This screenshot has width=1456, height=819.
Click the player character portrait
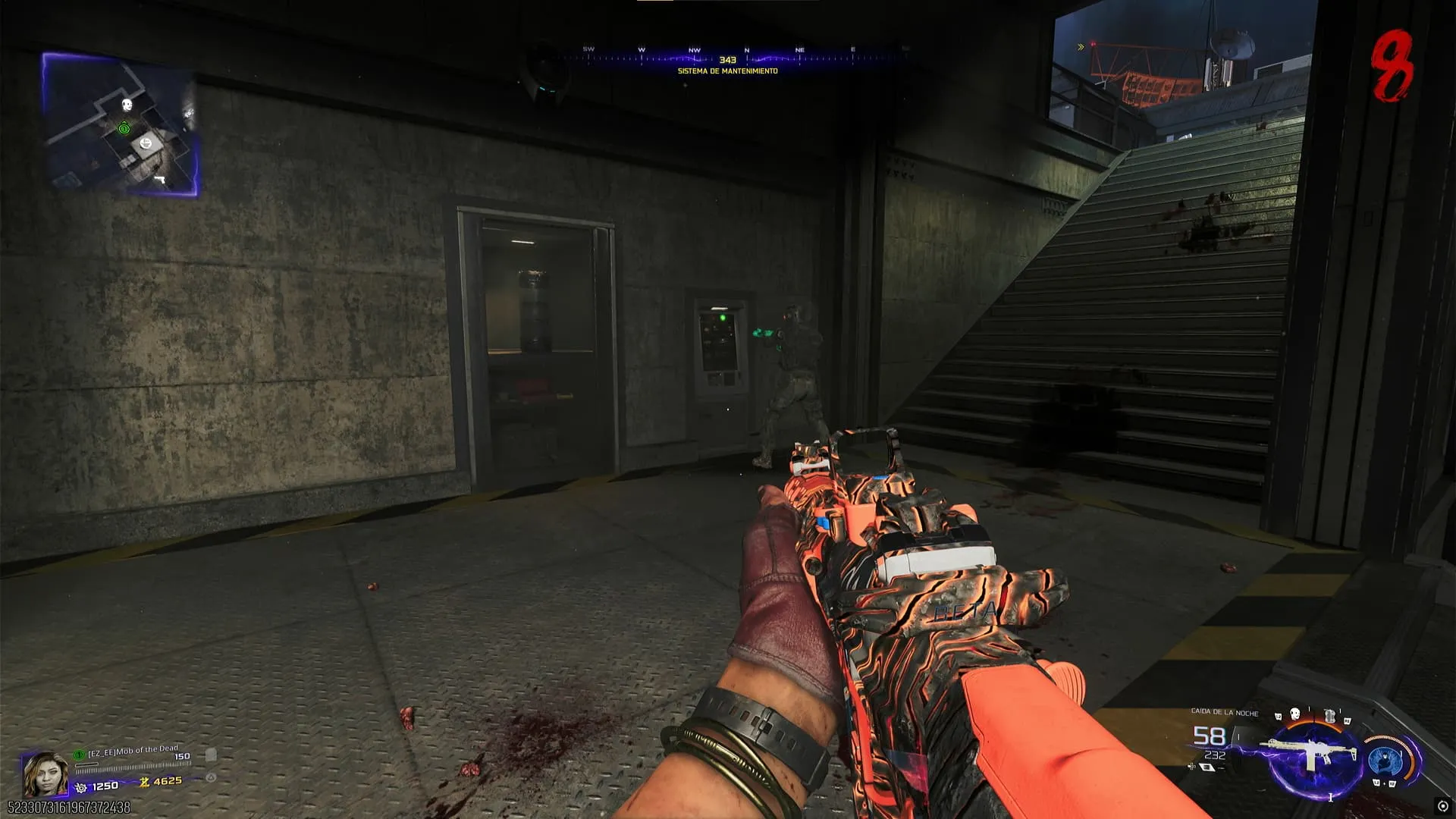coord(45,773)
